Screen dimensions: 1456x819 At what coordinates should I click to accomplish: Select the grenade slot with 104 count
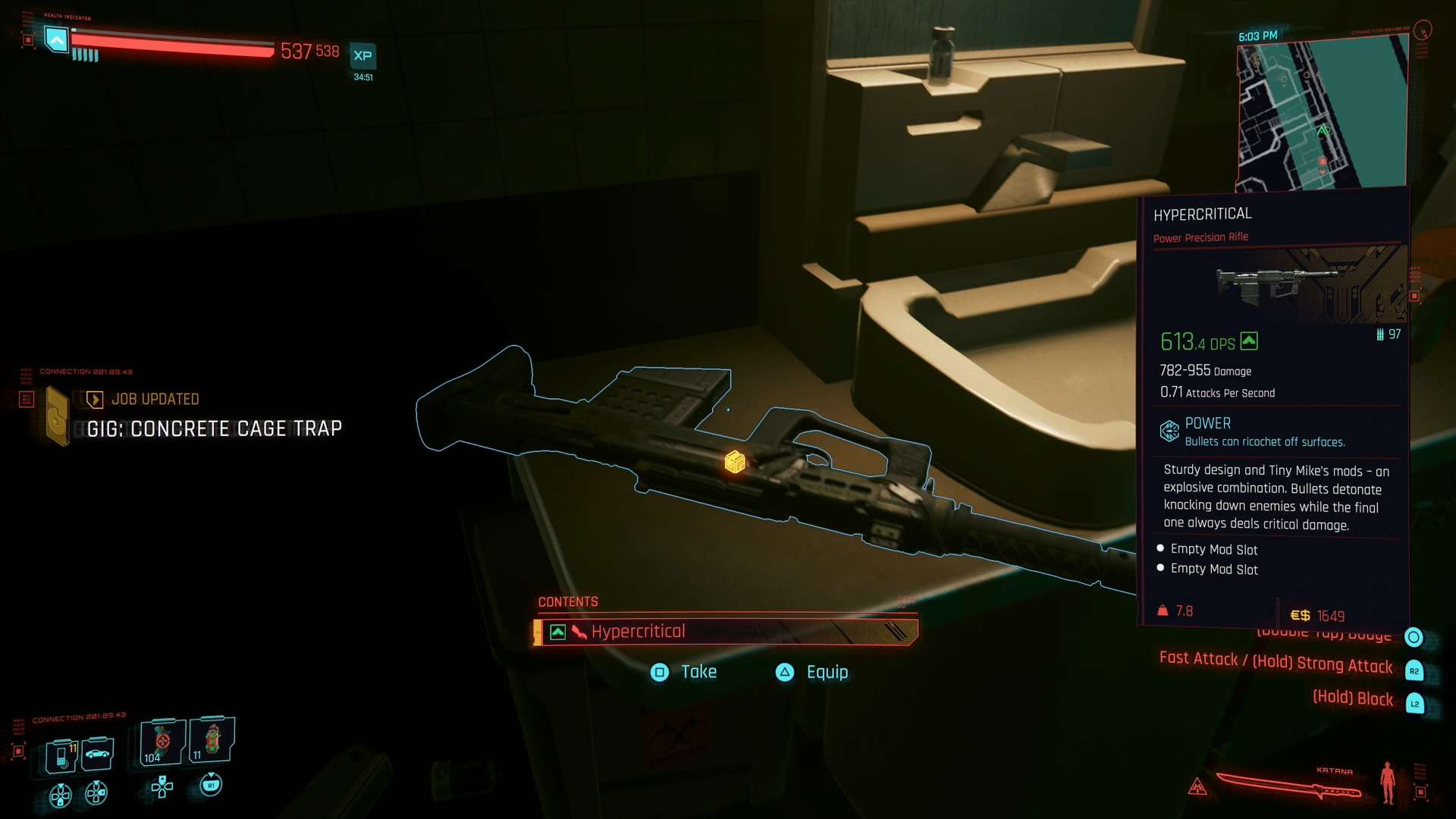[162, 742]
